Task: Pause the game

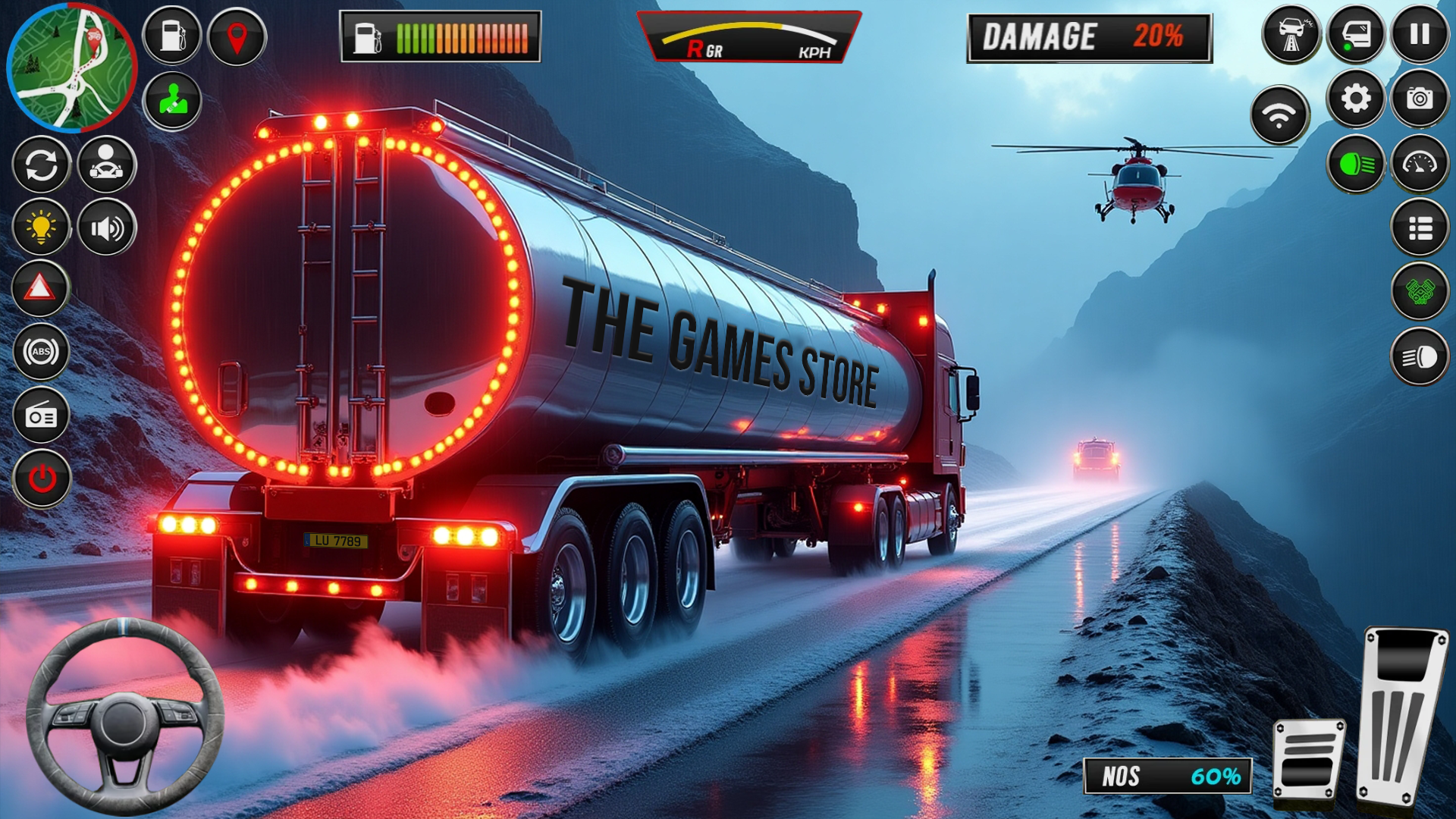Action: pos(1420,34)
